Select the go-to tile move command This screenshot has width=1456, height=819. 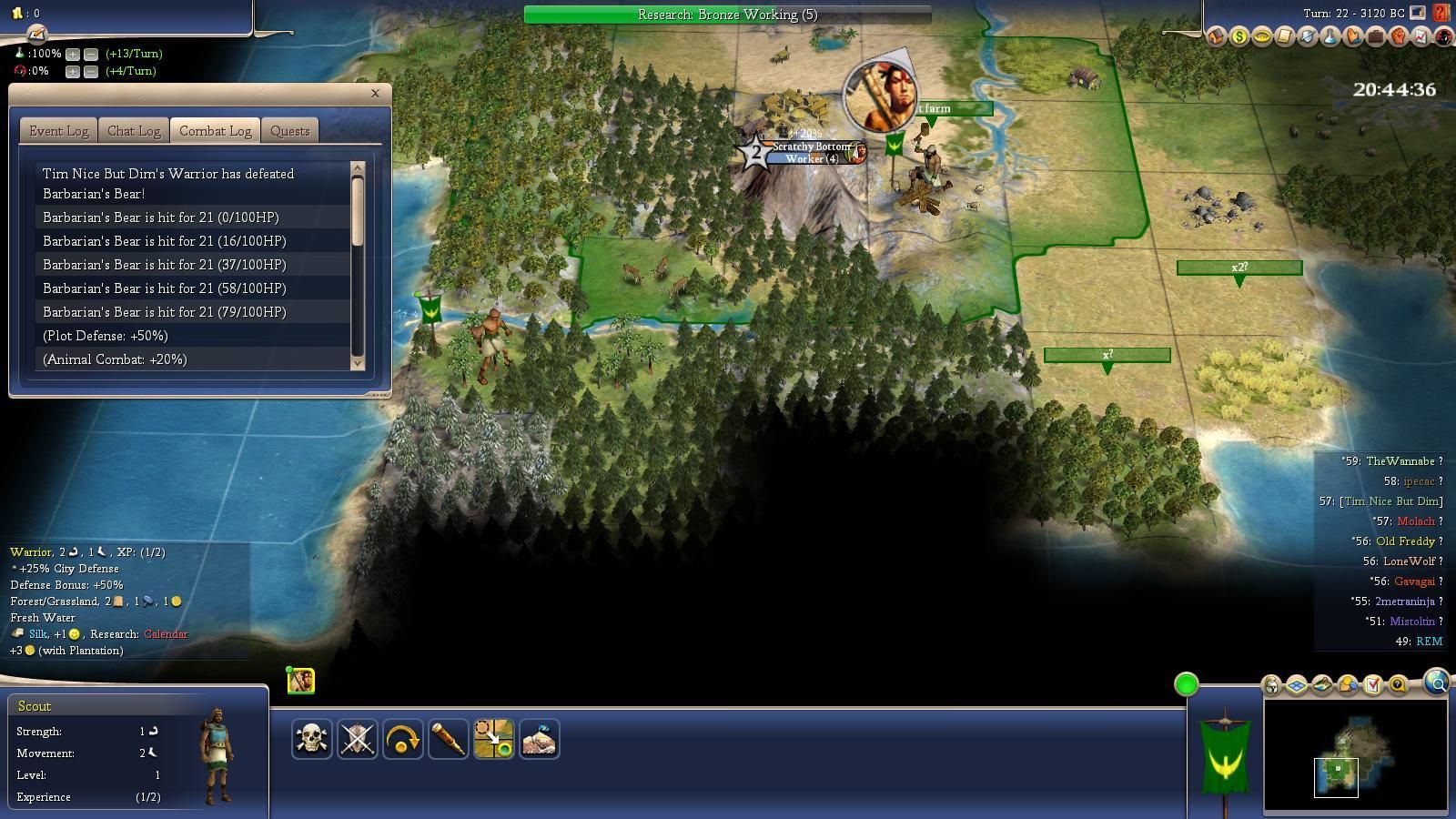(493, 739)
